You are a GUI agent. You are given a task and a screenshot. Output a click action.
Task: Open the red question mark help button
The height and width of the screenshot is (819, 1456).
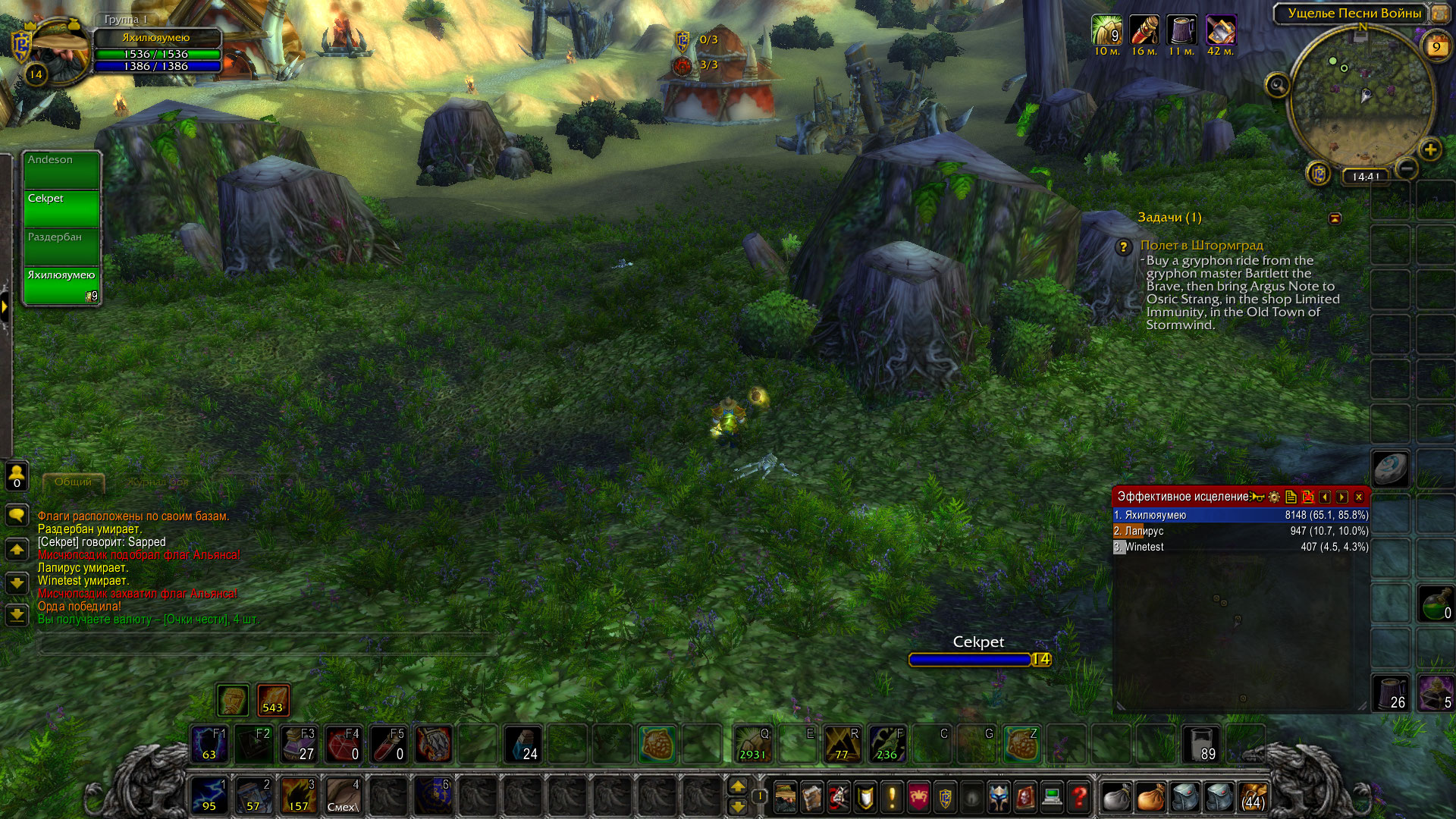(x=1079, y=797)
